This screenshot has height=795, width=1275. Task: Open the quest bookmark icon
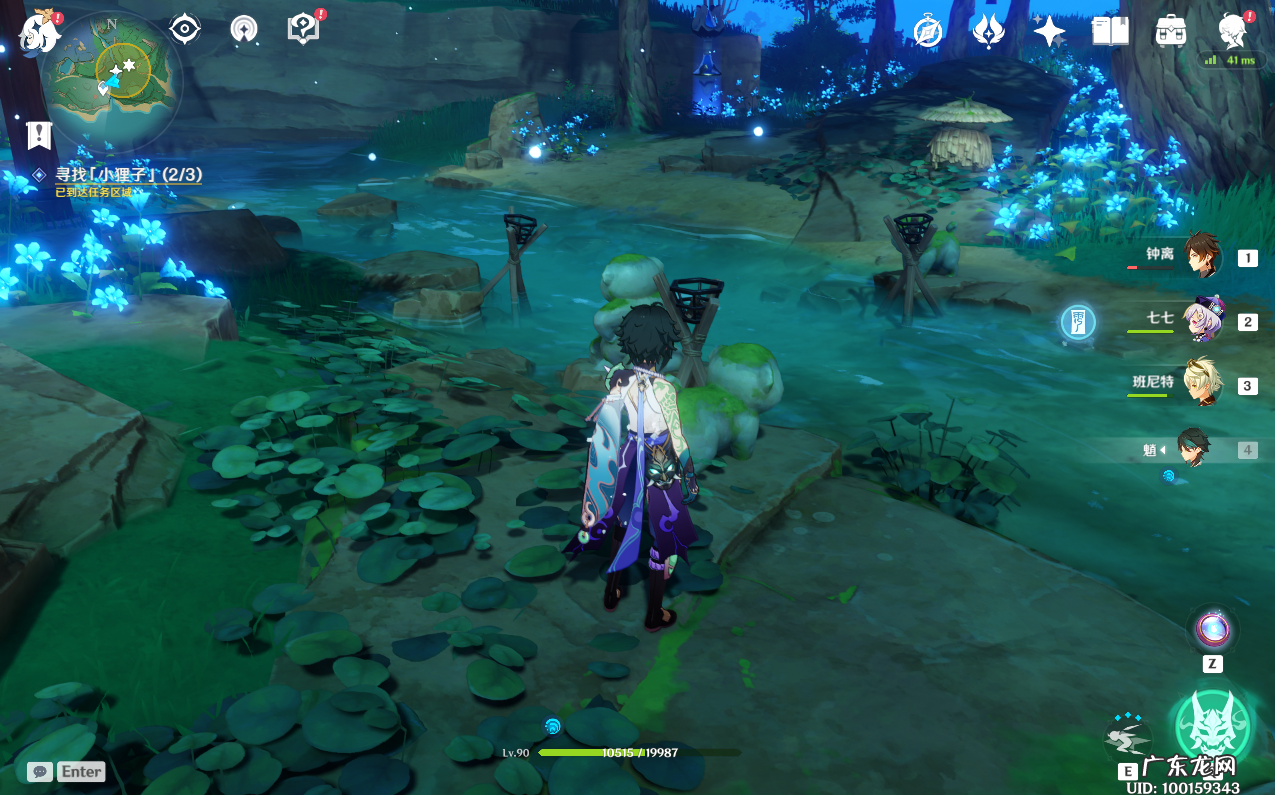click(39, 134)
